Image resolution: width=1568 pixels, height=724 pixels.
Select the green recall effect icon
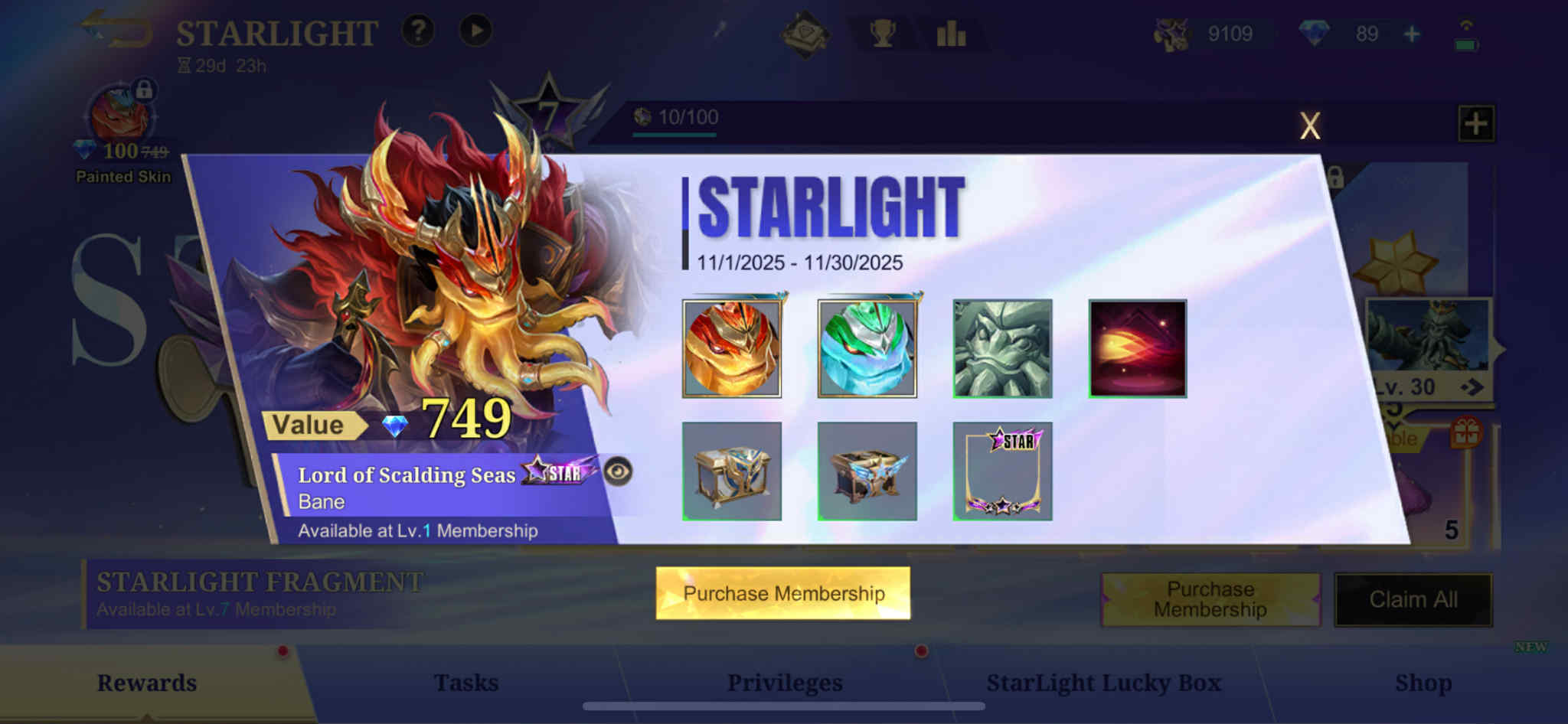[x=867, y=348]
